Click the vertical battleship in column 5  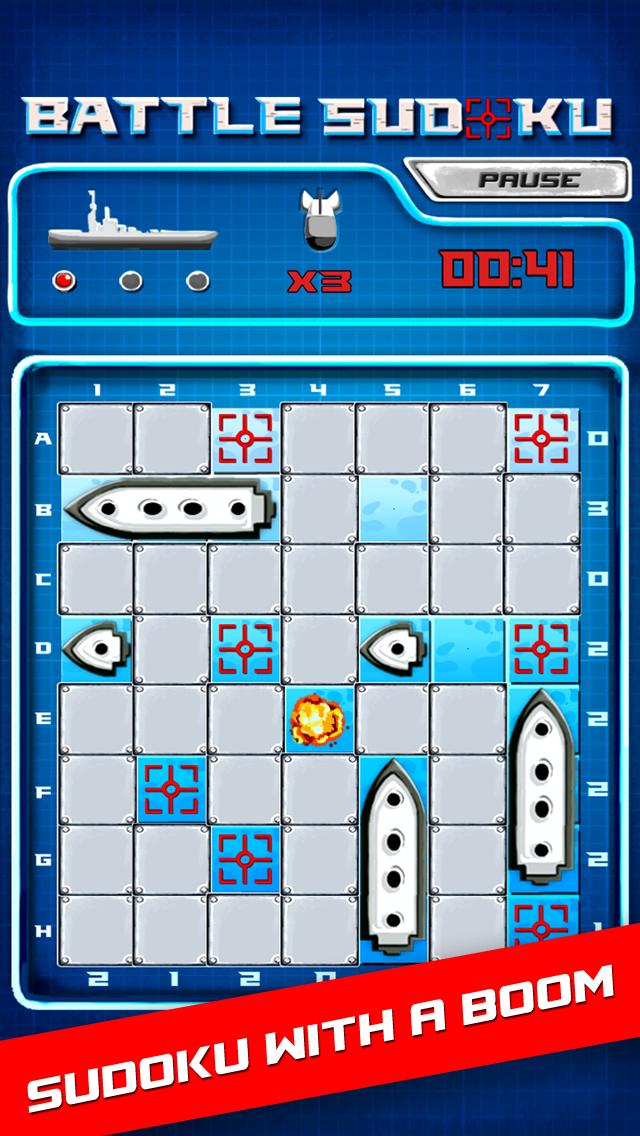(x=393, y=860)
